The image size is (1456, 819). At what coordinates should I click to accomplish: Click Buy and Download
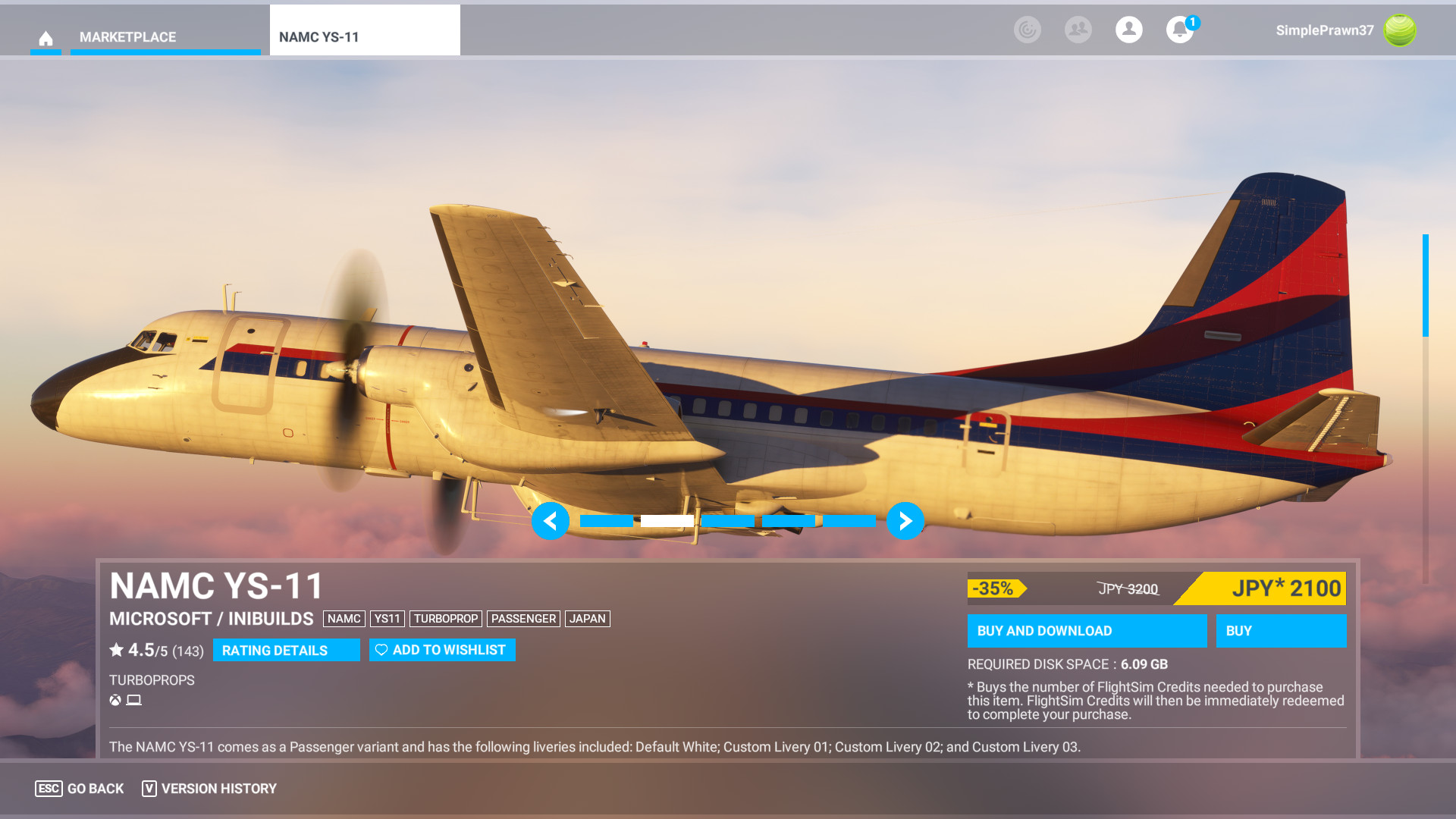1086,631
